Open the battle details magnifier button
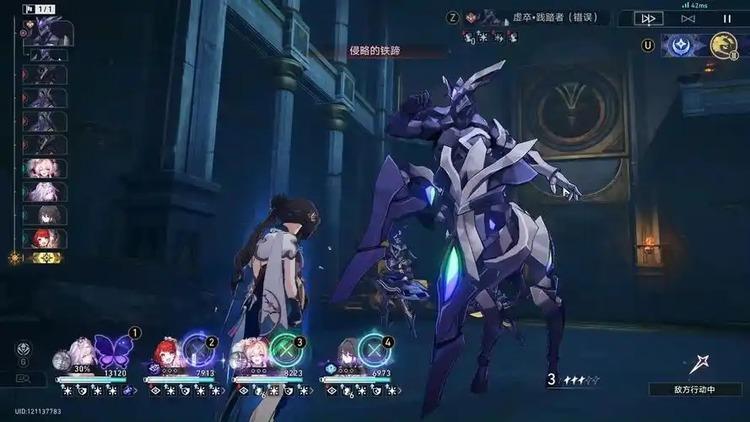 click(24, 379)
